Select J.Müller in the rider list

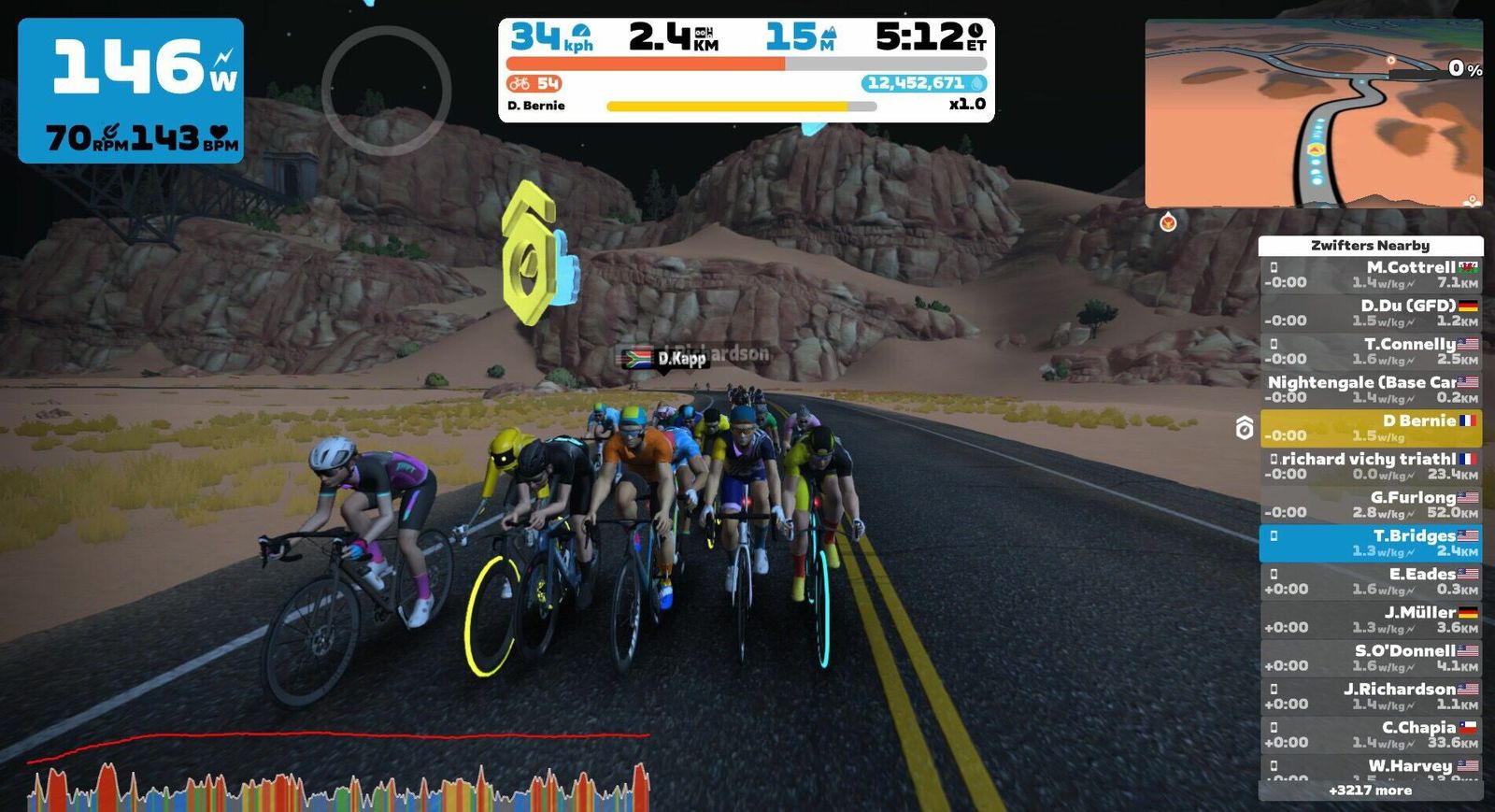pyautogui.click(x=1370, y=620)
